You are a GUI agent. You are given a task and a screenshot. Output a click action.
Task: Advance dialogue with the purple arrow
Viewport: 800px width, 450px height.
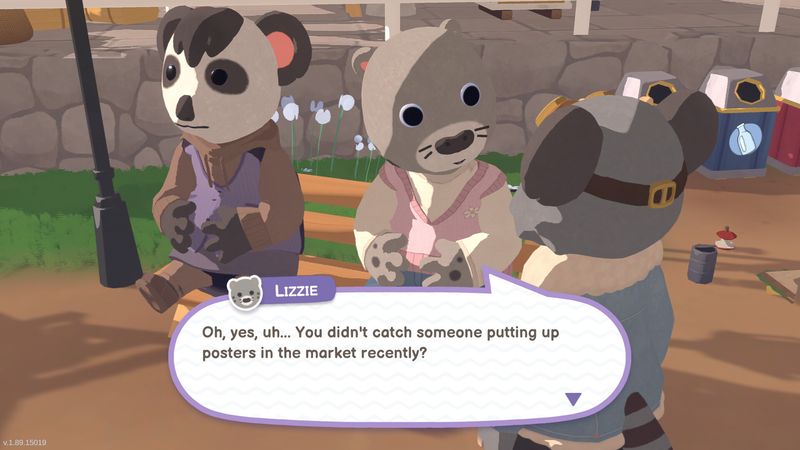[573, 399]
